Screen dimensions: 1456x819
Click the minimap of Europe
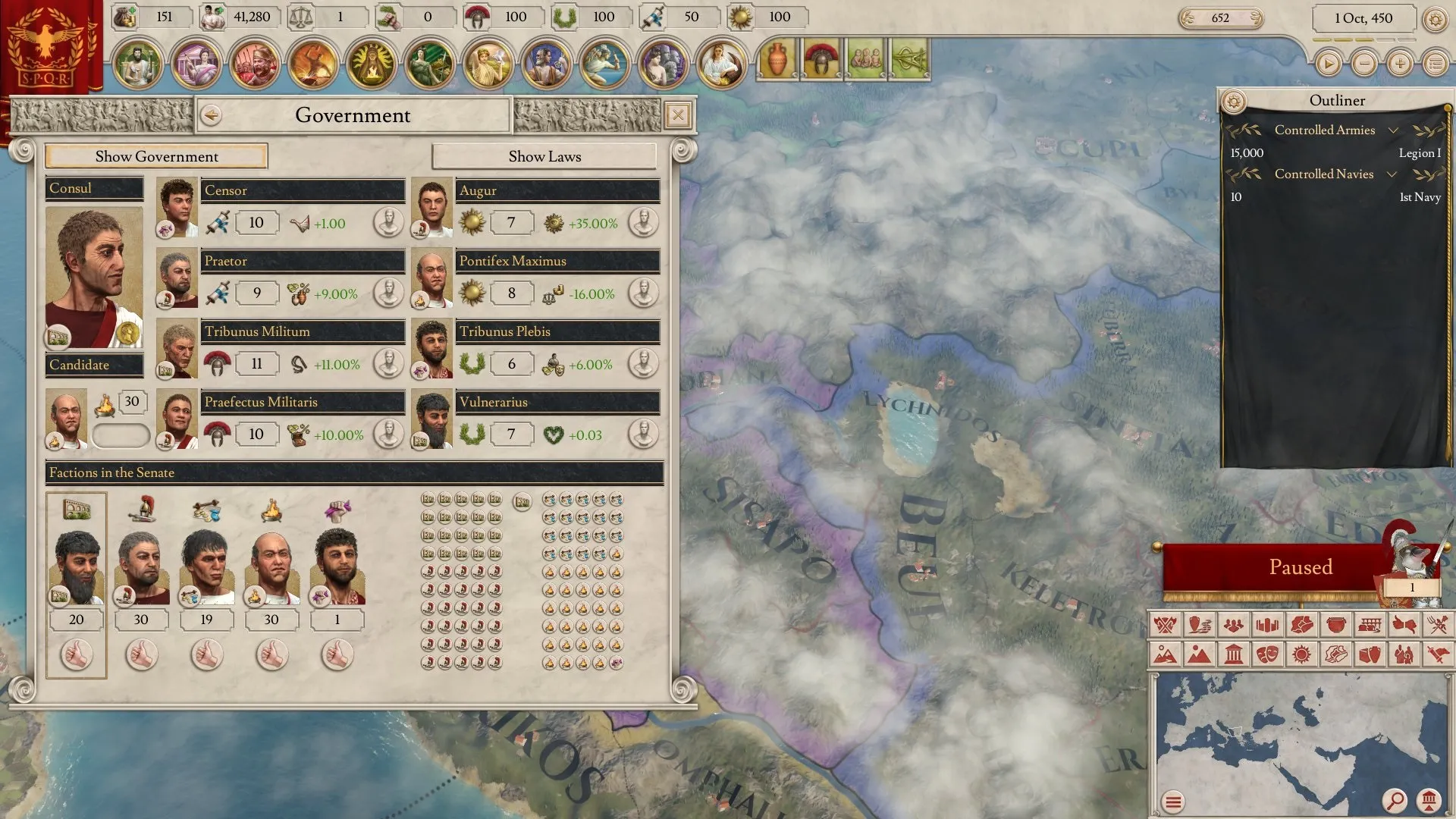[1289, 736]
